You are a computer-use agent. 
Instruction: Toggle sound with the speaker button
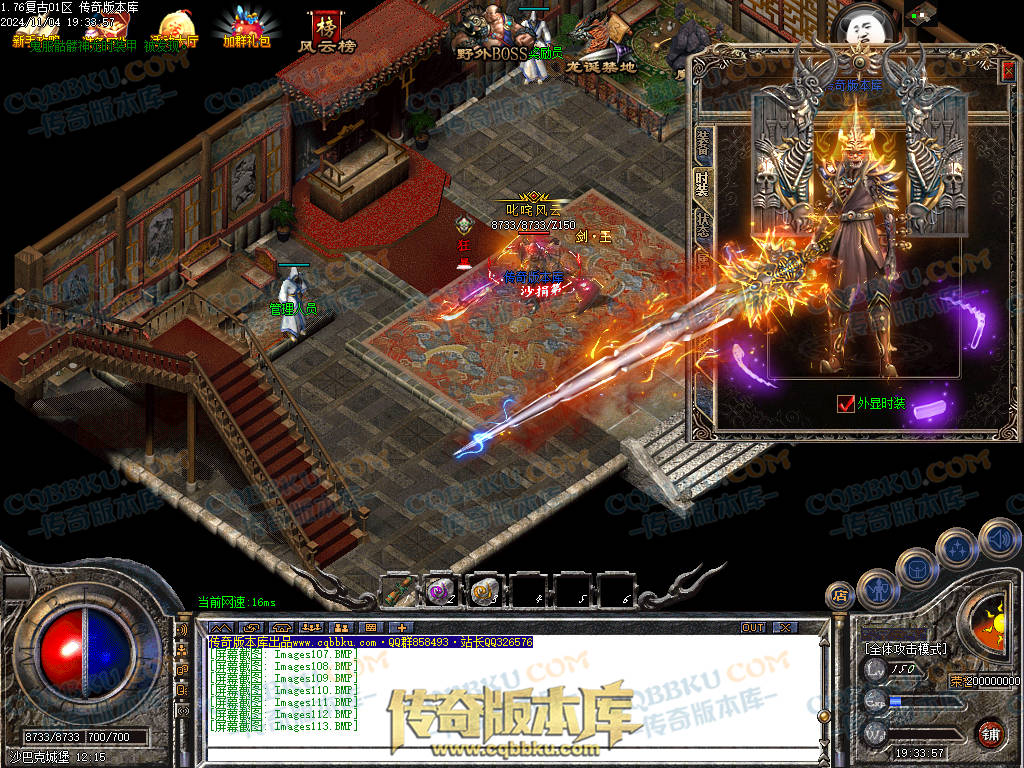pyautogui.click(x=999, y=540)
